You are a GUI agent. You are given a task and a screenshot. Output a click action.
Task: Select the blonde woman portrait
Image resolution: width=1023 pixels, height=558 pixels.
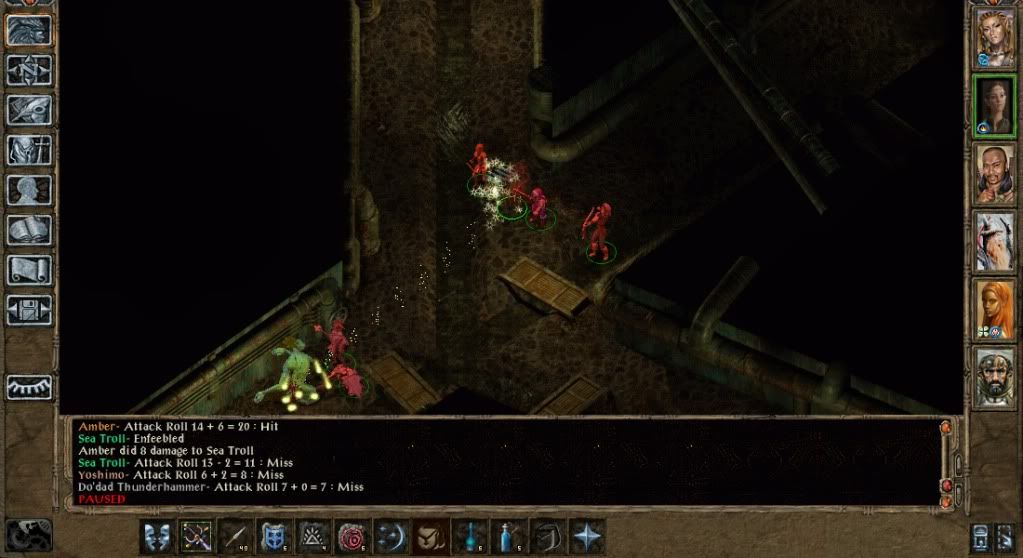(995, 38)
